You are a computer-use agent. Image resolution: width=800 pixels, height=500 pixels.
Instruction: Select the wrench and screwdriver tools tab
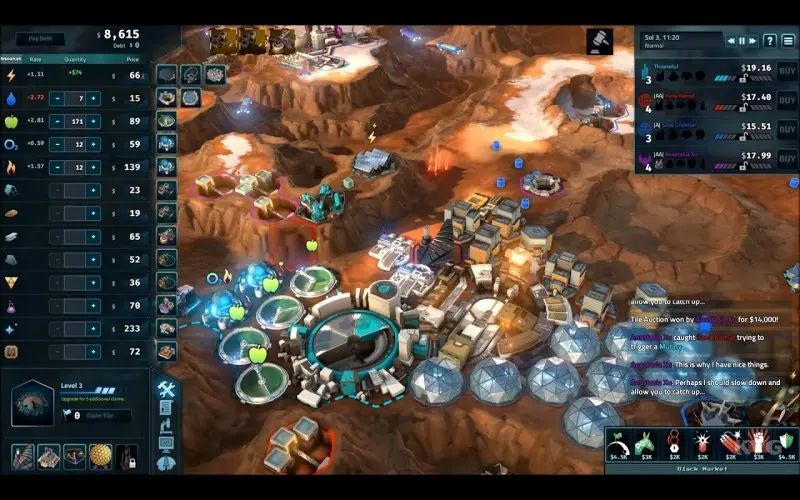(x=166, y=390)
